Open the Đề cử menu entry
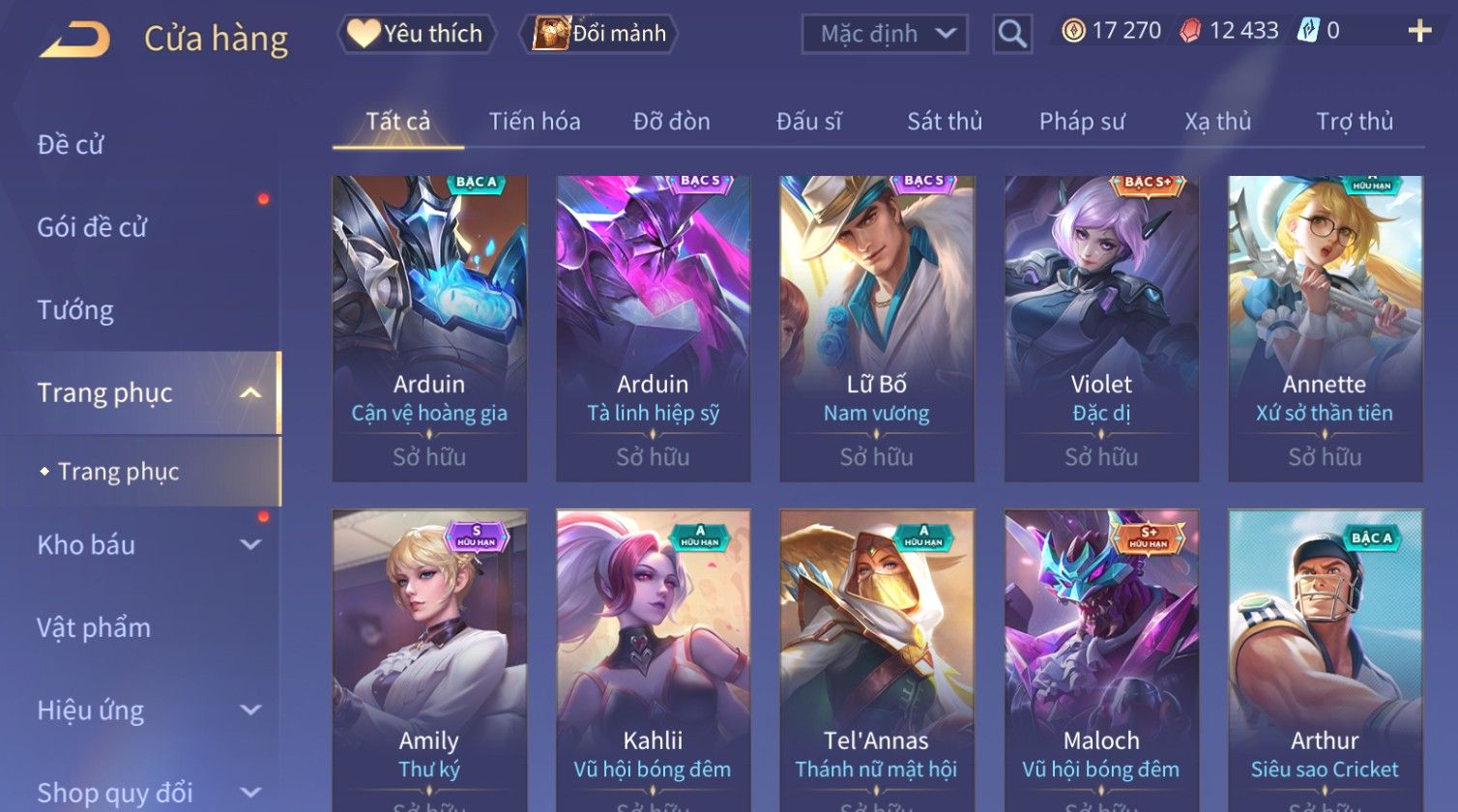 point(71,145)
